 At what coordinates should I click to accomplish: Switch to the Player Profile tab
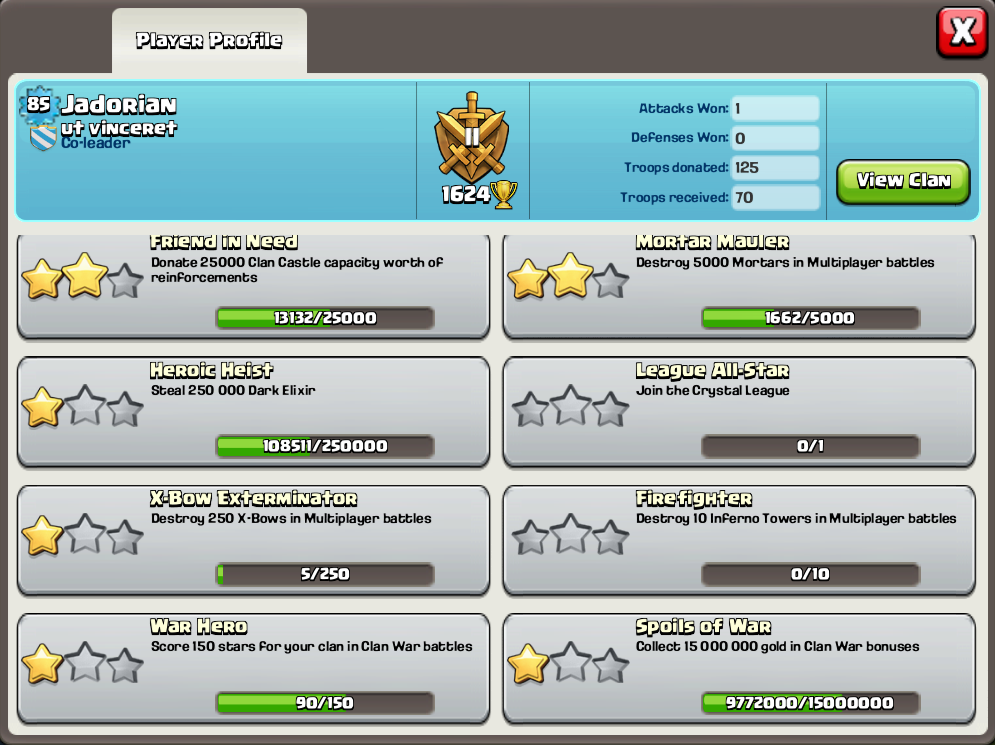(209, 41)
